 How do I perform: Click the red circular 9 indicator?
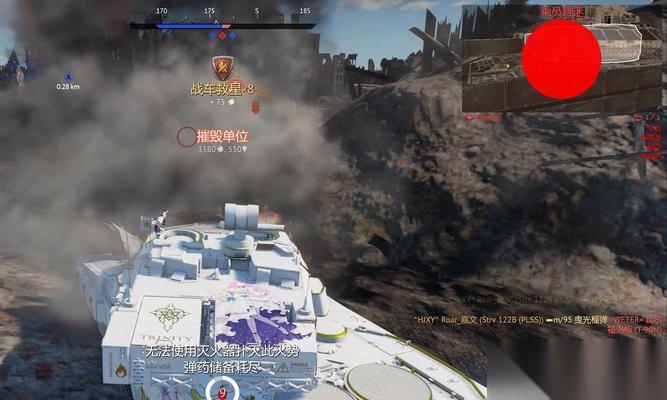pyautogui.click(x=221, y=392)
